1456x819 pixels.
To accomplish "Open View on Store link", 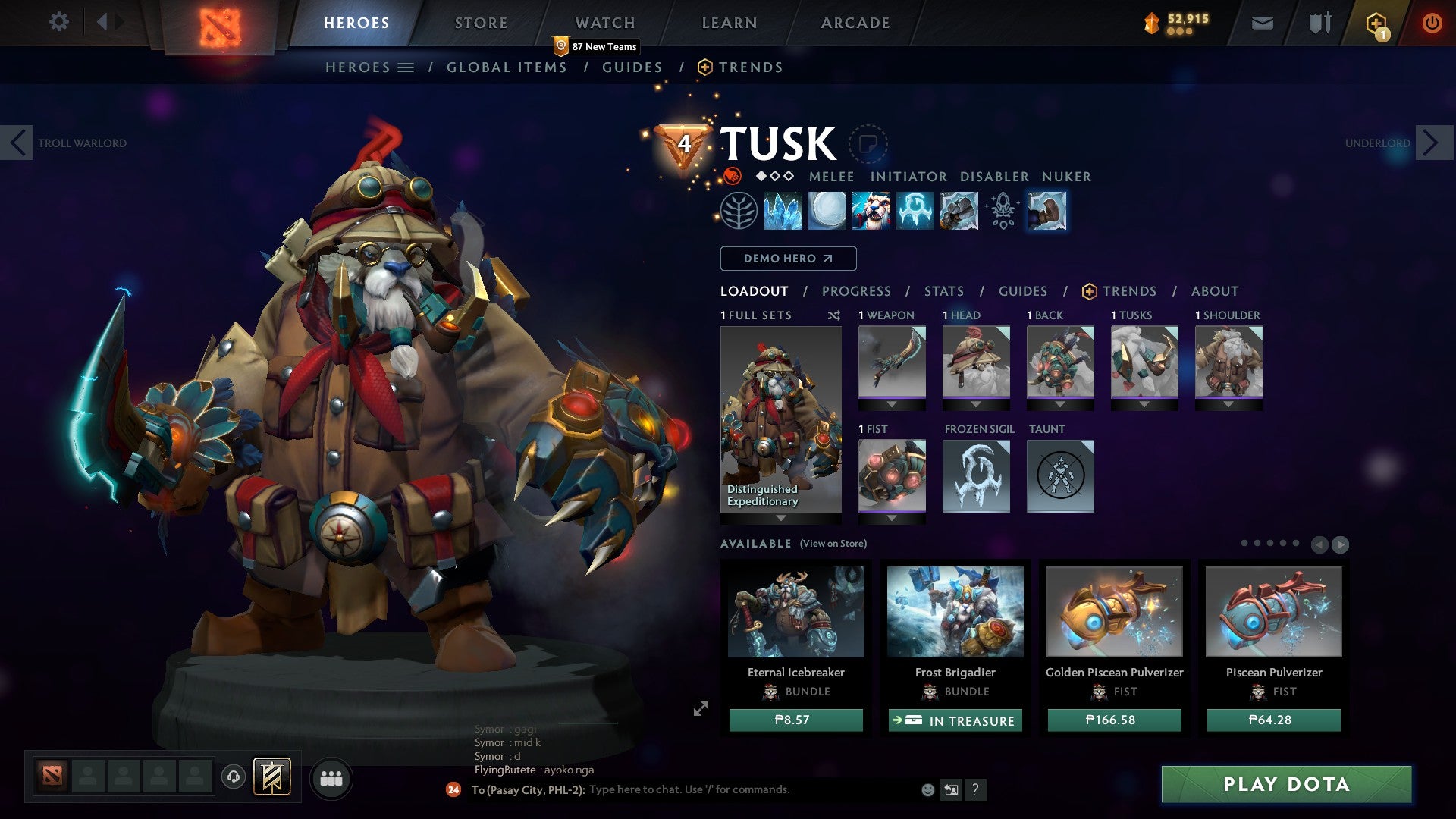I will point(833,544).
